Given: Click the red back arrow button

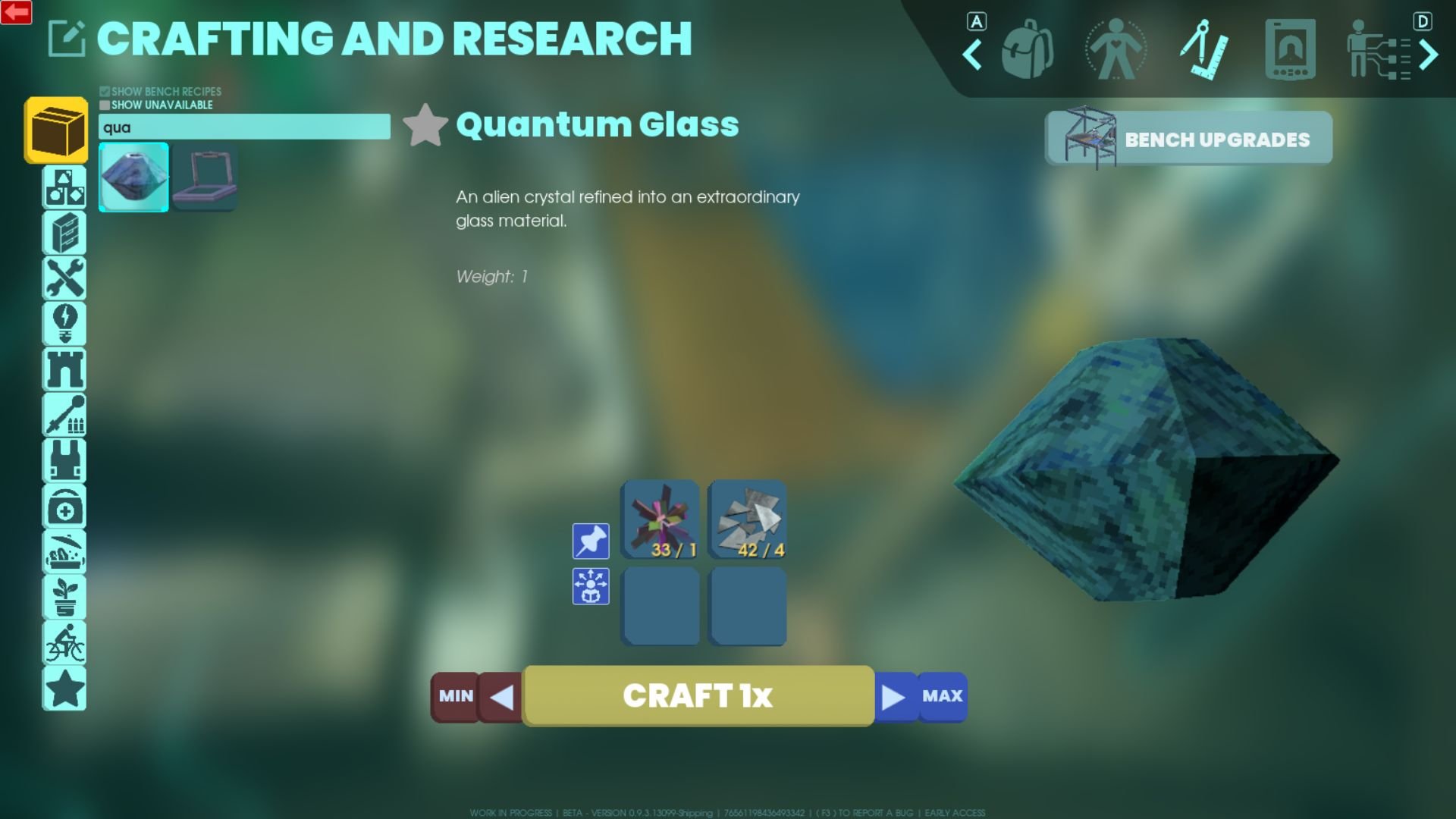Looking at the screenshot, I should coord(16,12).
